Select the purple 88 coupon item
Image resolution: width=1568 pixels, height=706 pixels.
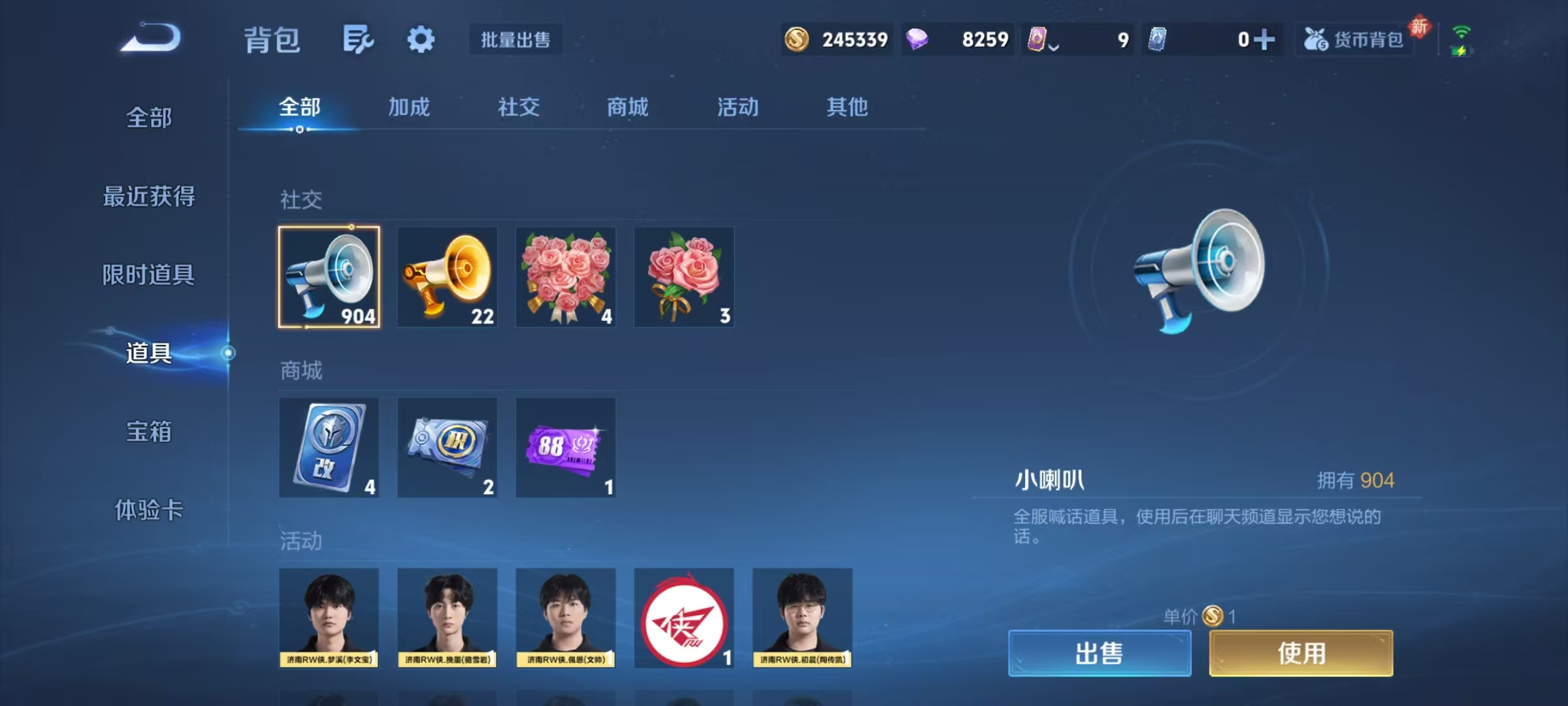pos(565,447)
